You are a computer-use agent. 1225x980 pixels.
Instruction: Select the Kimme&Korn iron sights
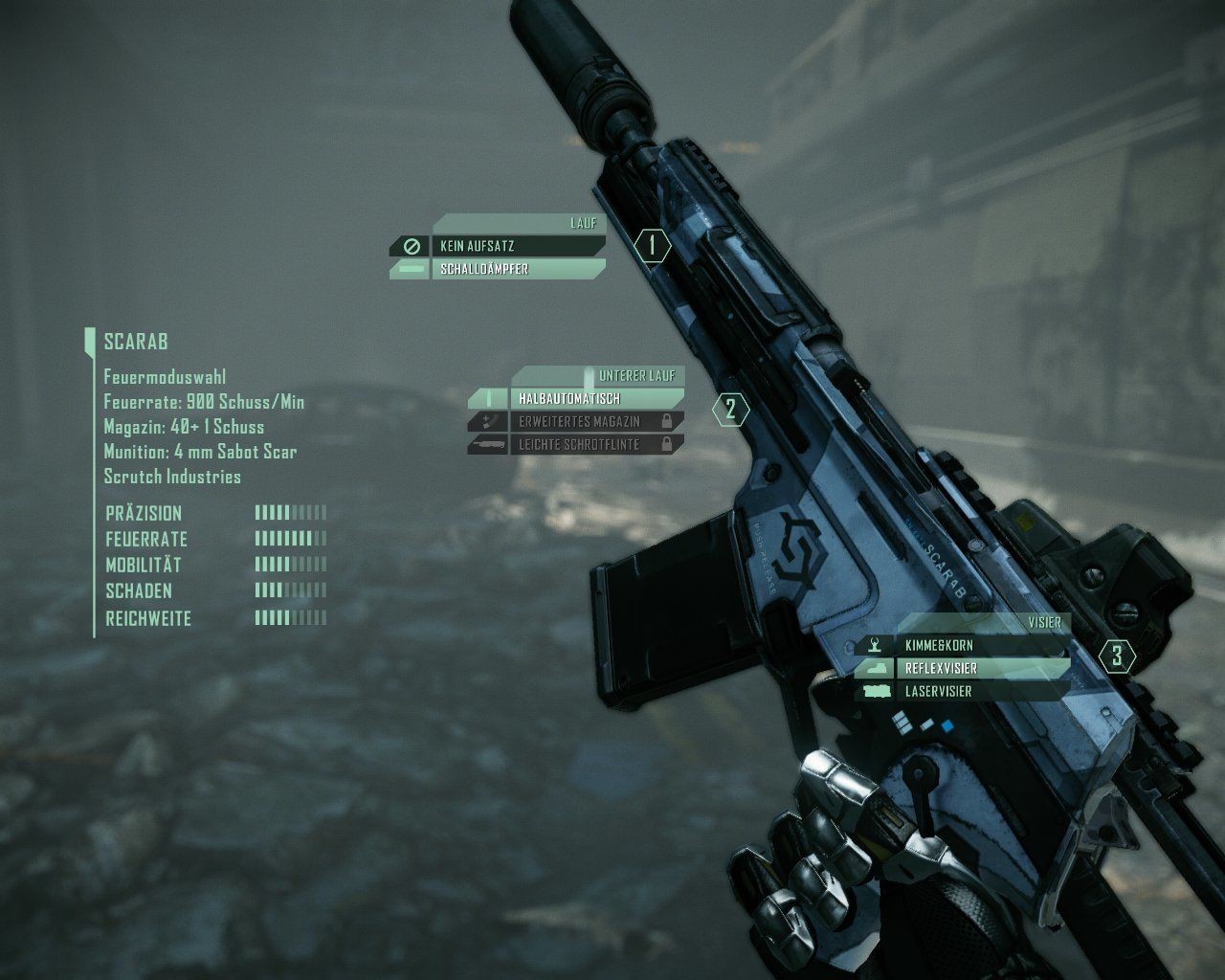pyautogui.click(x=981, y=646)
